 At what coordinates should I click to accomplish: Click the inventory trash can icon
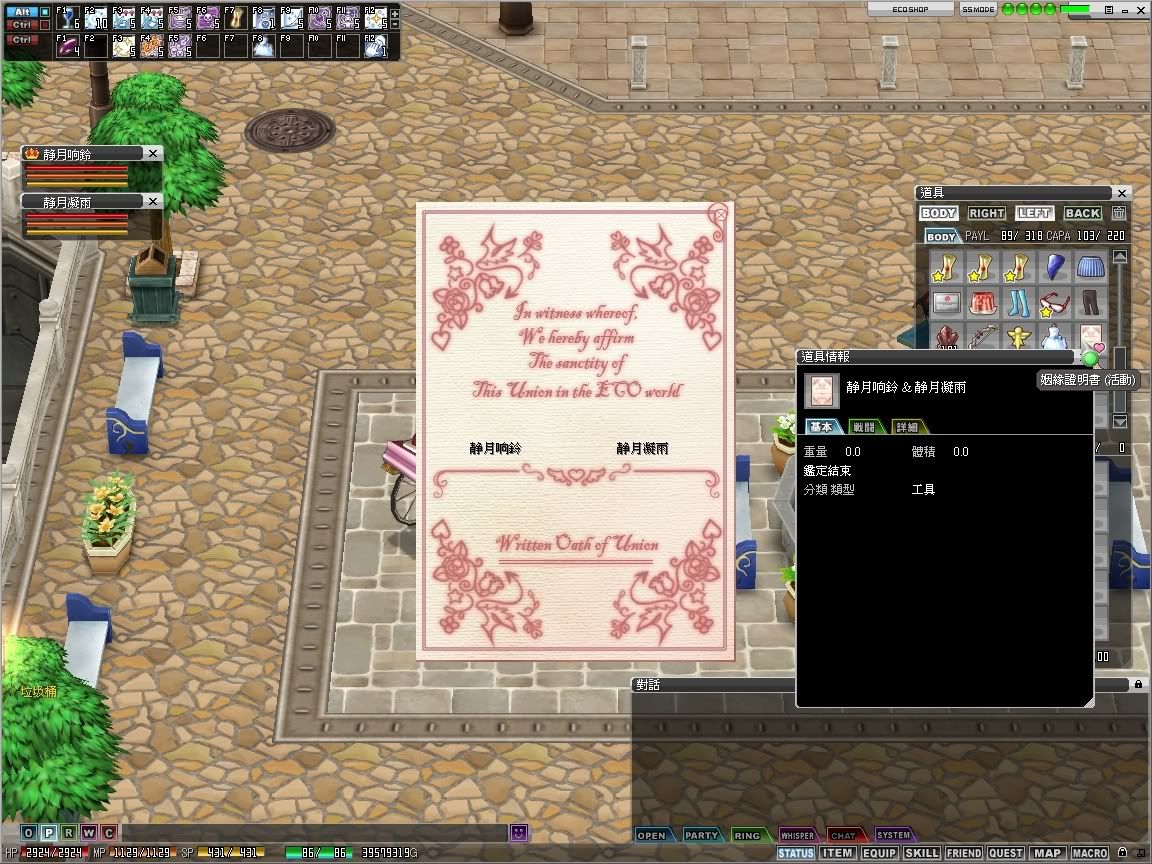point(1119,213)
